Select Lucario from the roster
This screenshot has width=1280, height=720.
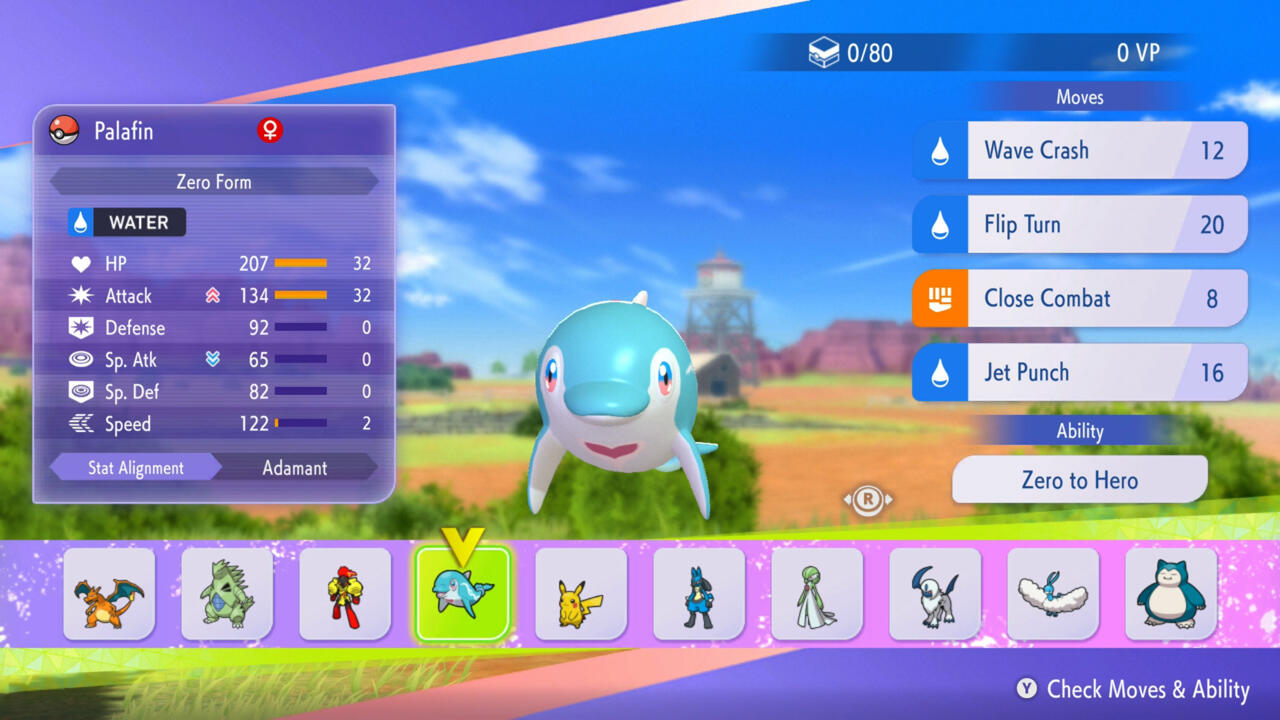click(x=699, y=594)
